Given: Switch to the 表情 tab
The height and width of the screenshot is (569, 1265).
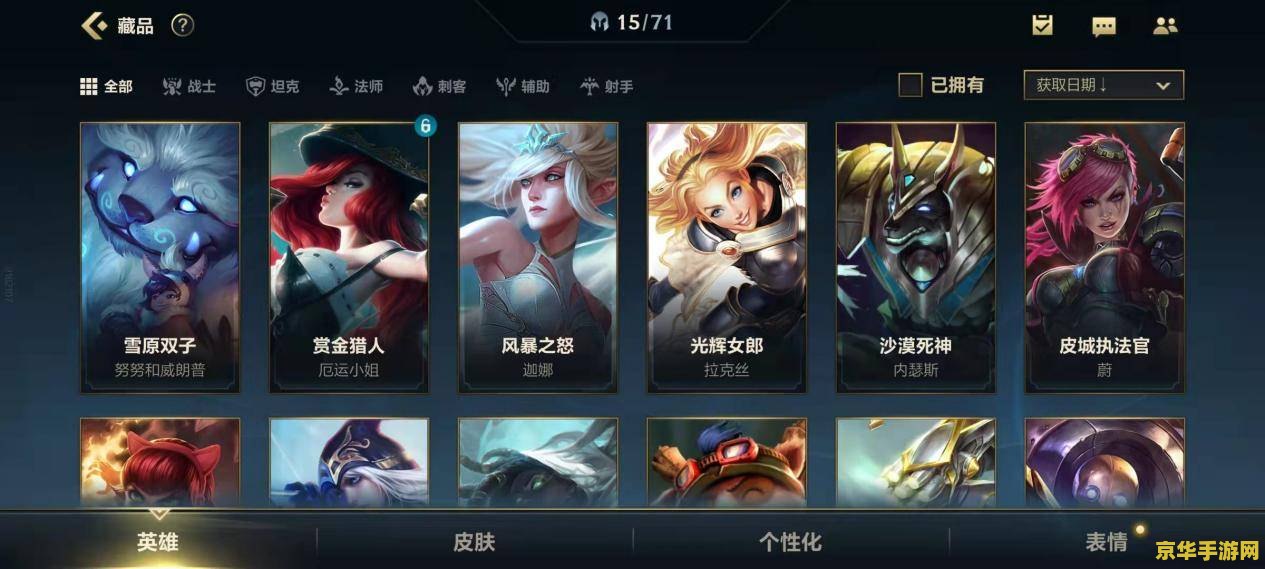Looking at the screenshot, I should [1106, 542].
